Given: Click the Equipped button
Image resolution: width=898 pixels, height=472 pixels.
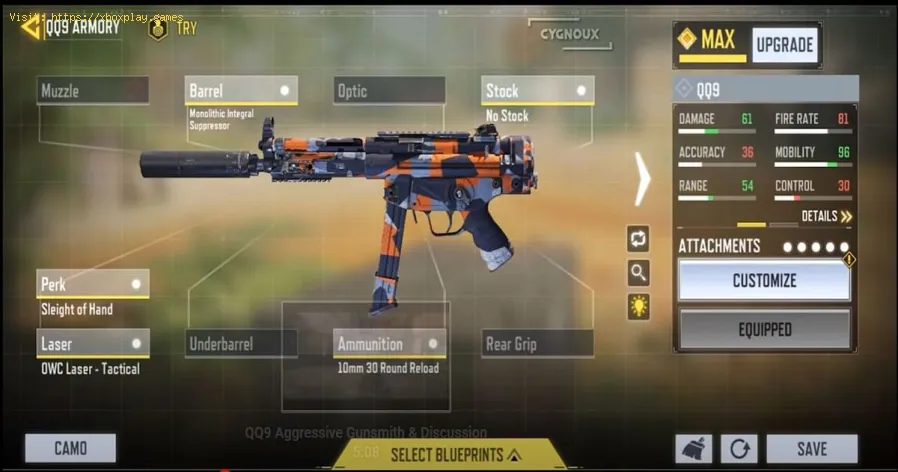Looking at the screenshot, I should 764,329.
